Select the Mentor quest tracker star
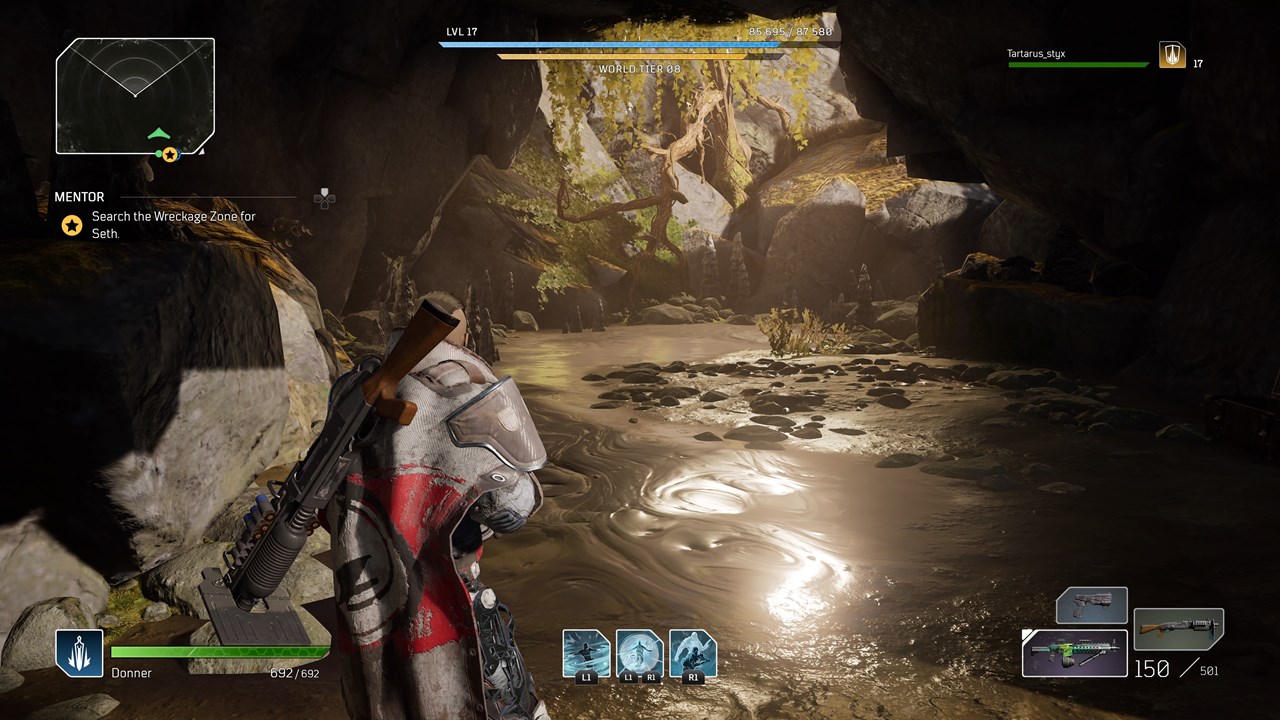The width and height of the screenshot is (1280, 720). [x=72, y=225]
